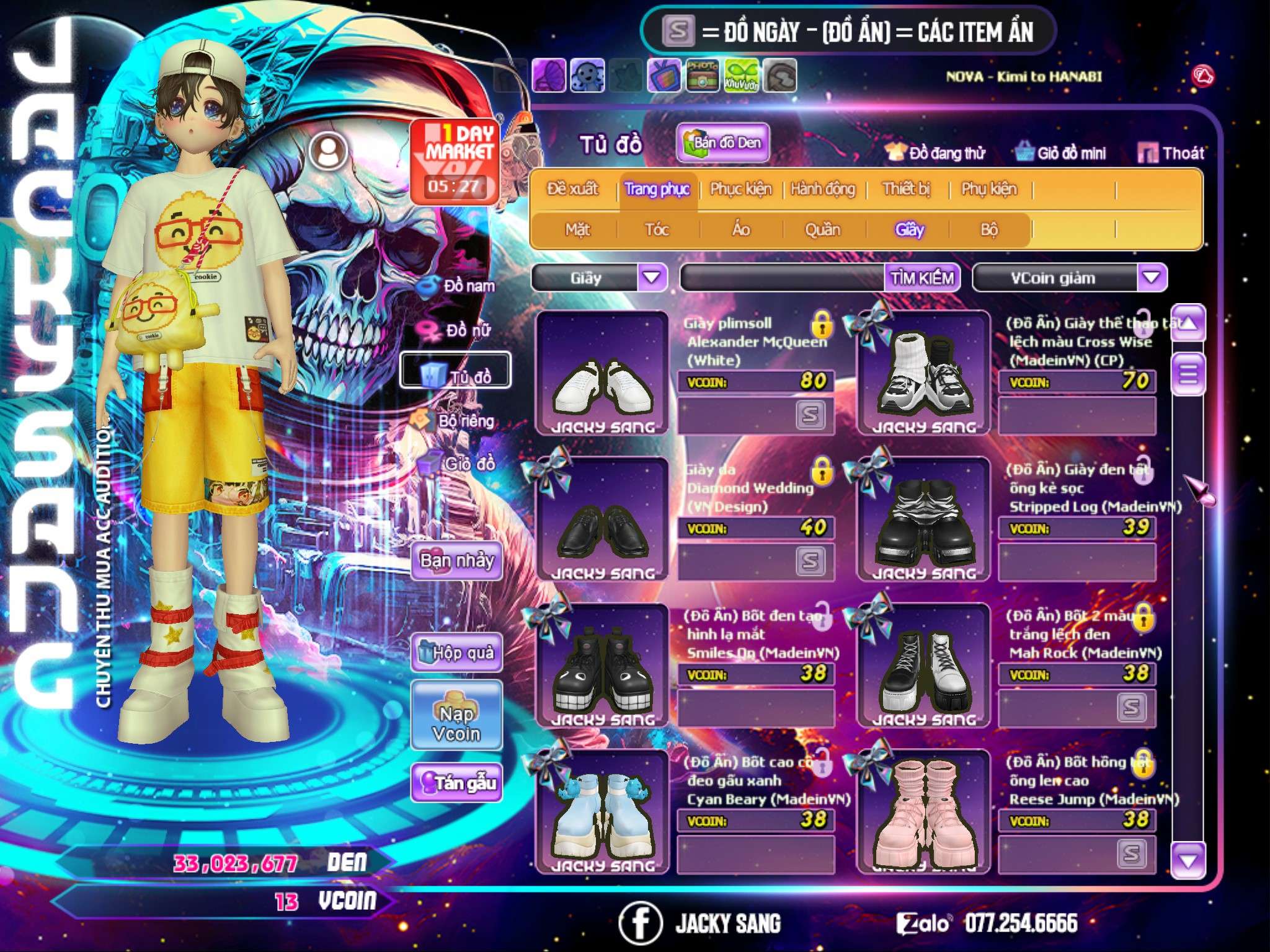The image size is (1270, 952).
Task: Select the Tóc subcategory
Action: click(657, 229)
